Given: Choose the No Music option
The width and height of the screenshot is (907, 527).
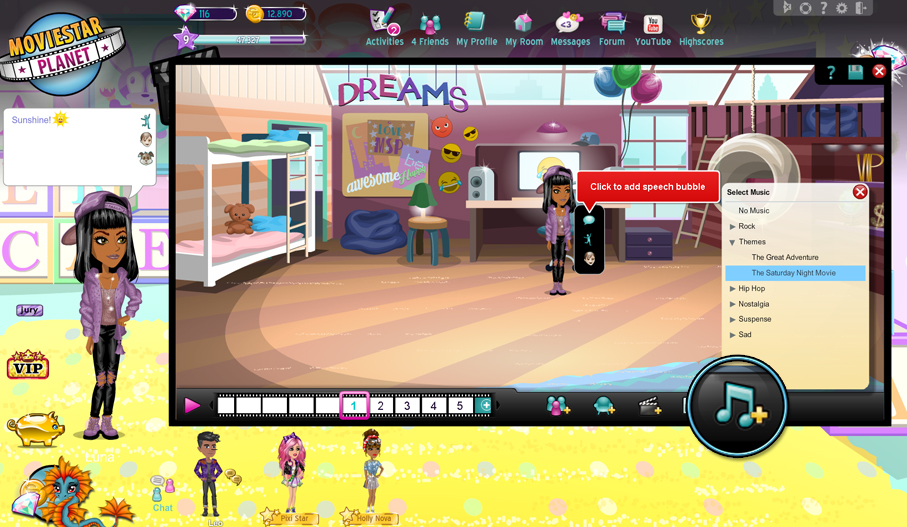Looking at the screenshot, I should (x=753, y=211).
